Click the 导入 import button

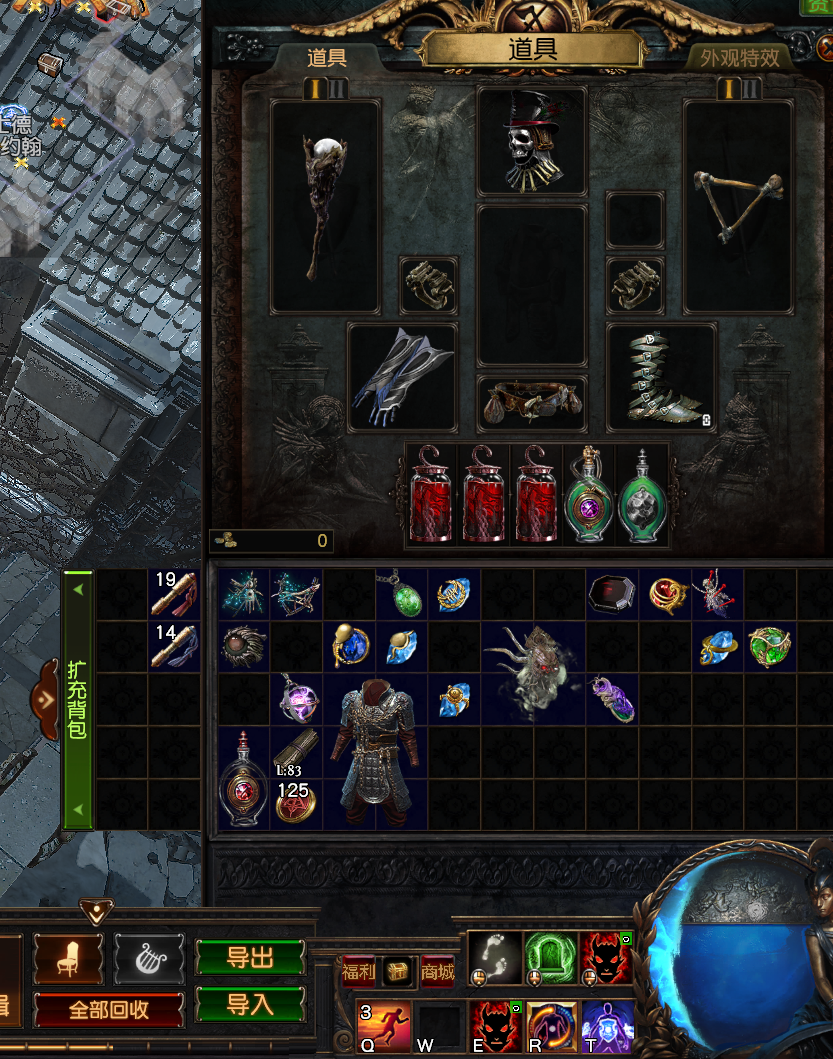point(250,1003)
